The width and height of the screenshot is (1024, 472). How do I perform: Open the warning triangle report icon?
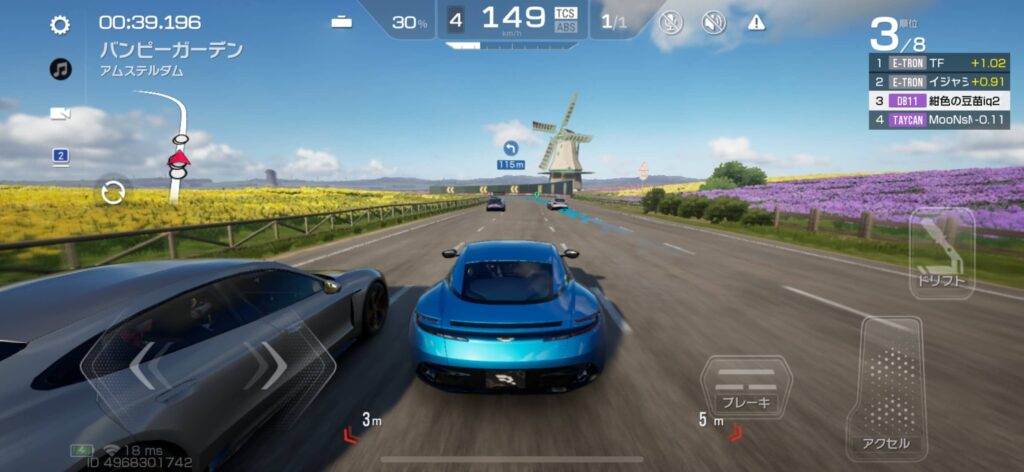click(756, 22)
